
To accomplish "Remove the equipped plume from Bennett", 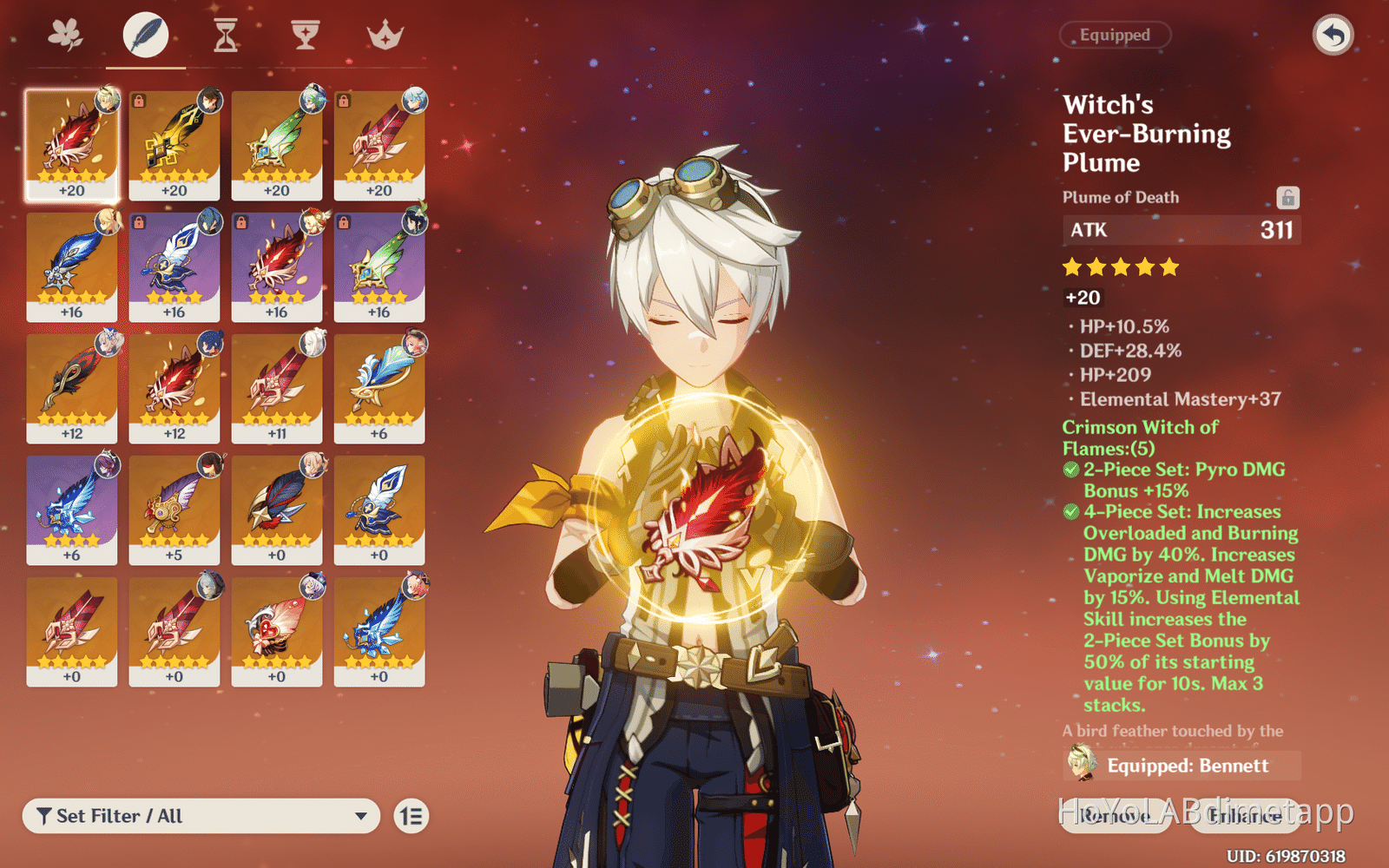I will pyautogui.click(x=1116, y=816).
